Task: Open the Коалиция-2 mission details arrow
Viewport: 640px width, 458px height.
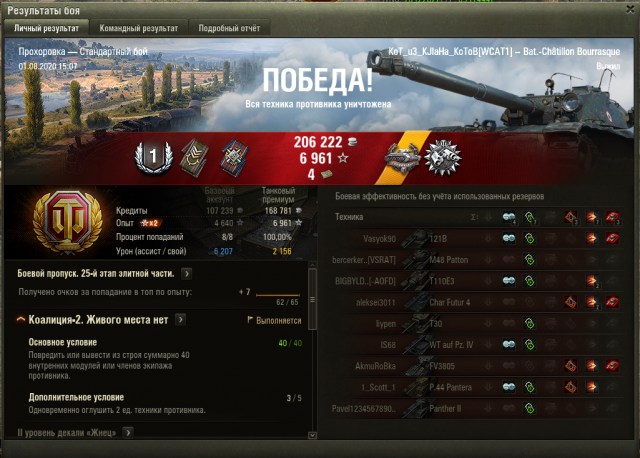Action: tap(180, 319)
